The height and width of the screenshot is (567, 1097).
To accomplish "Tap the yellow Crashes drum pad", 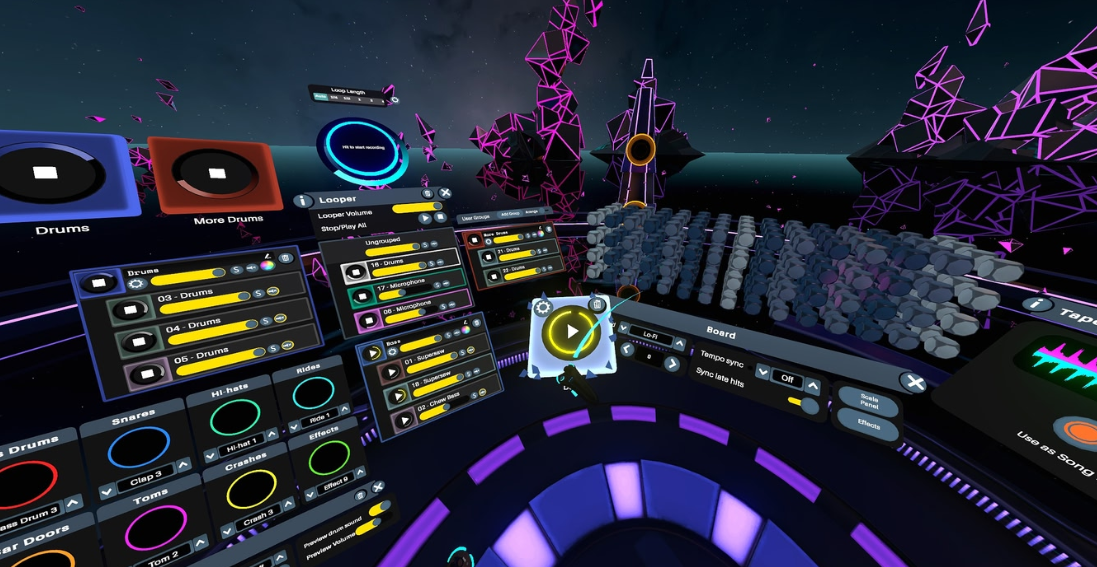I will pyautogui.click(x=250, y=490).
